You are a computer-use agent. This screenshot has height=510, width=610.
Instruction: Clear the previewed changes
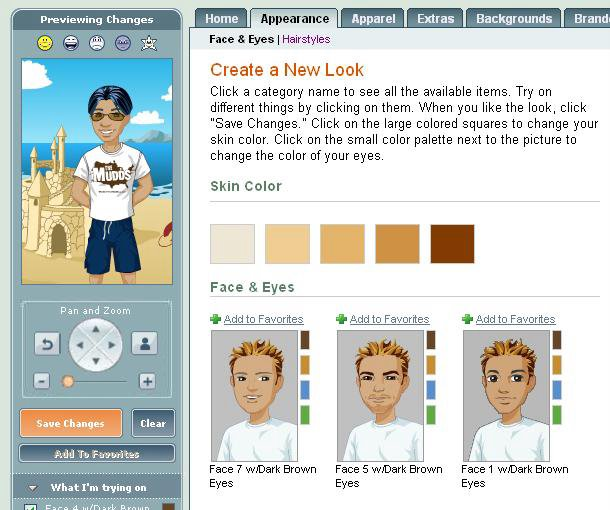tap(153, 423)
